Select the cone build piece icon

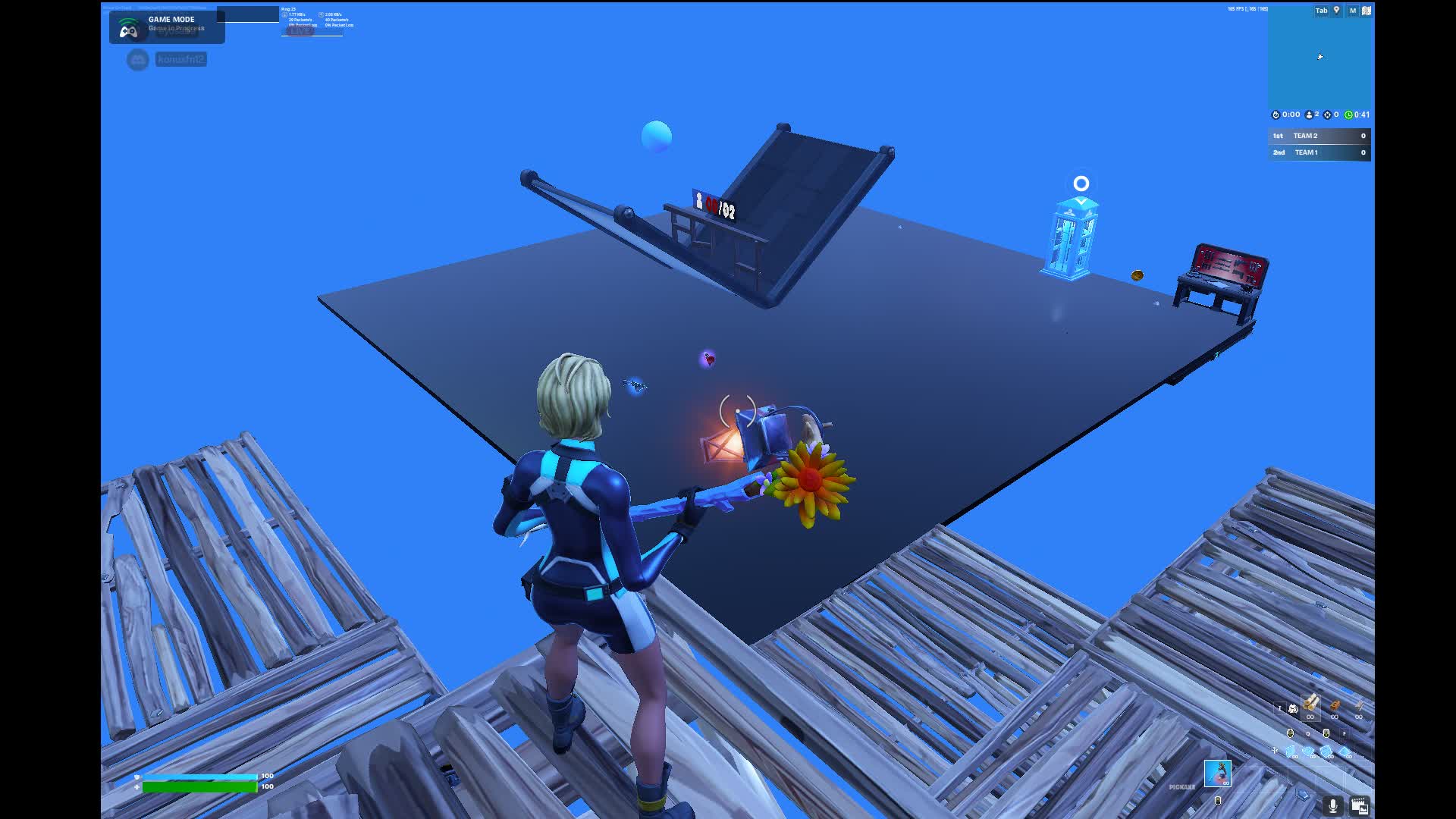point(1345,751)
